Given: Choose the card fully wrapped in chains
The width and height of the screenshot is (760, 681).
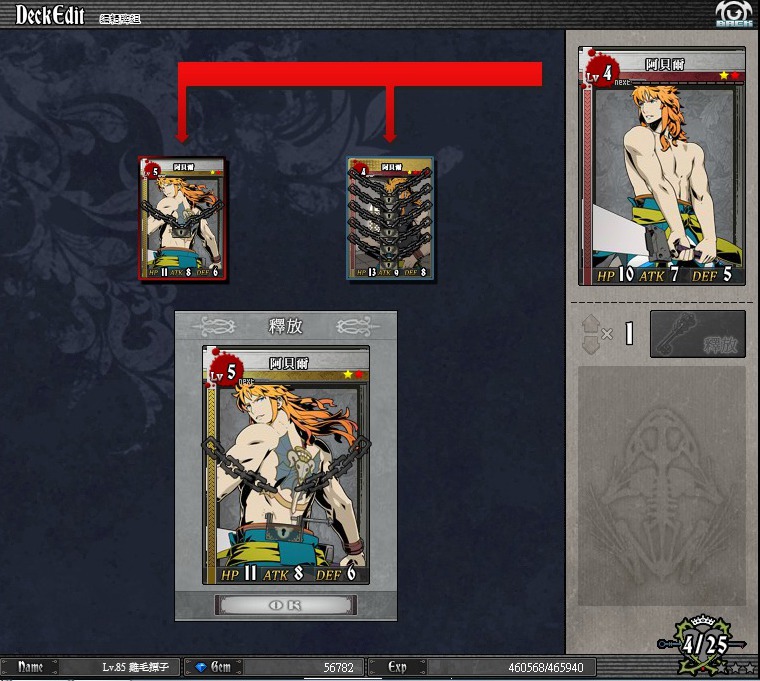Looking at the screenshot, I should click(390, 218).
